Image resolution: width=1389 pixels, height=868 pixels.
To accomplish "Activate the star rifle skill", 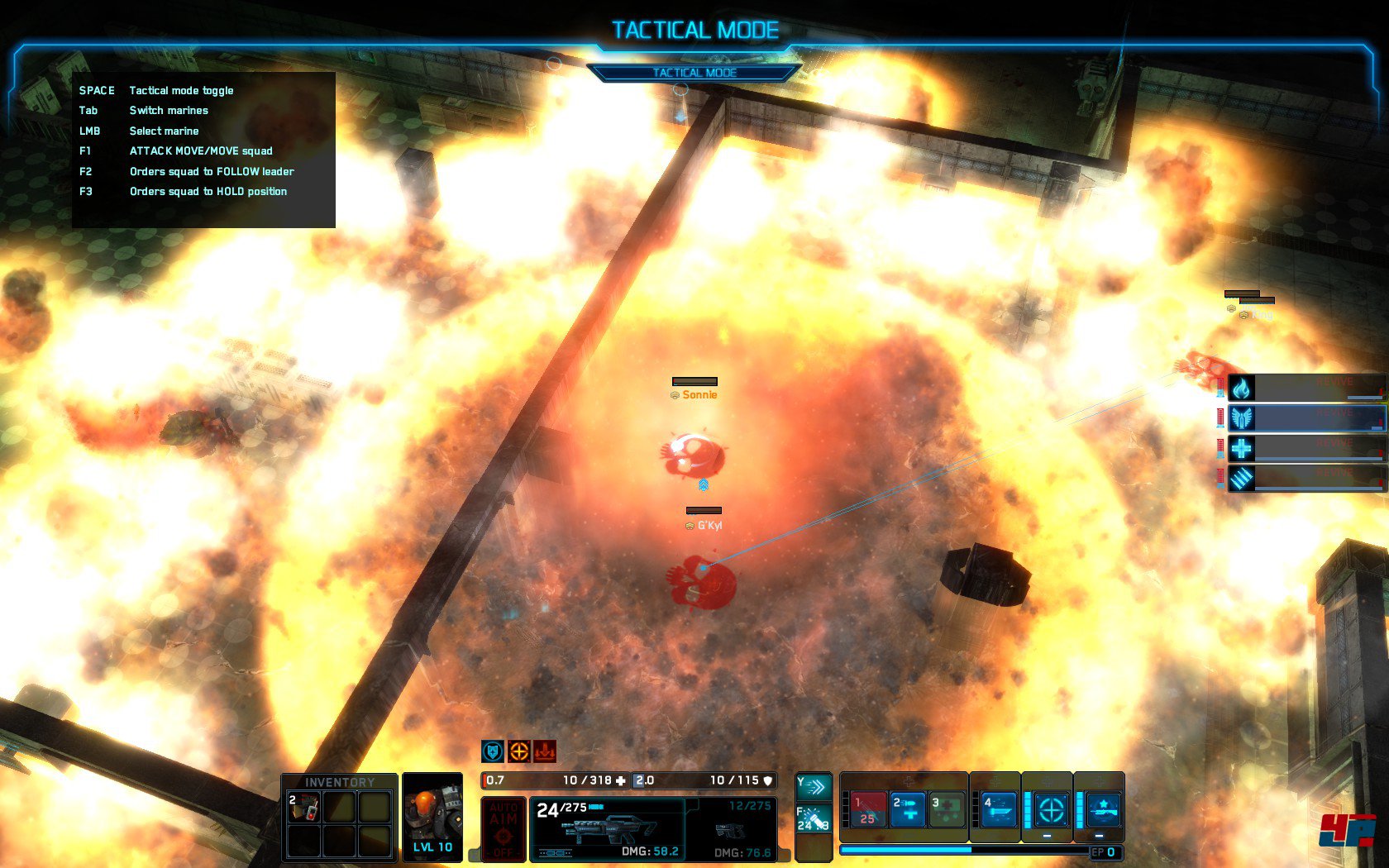I will [1103, 809].
